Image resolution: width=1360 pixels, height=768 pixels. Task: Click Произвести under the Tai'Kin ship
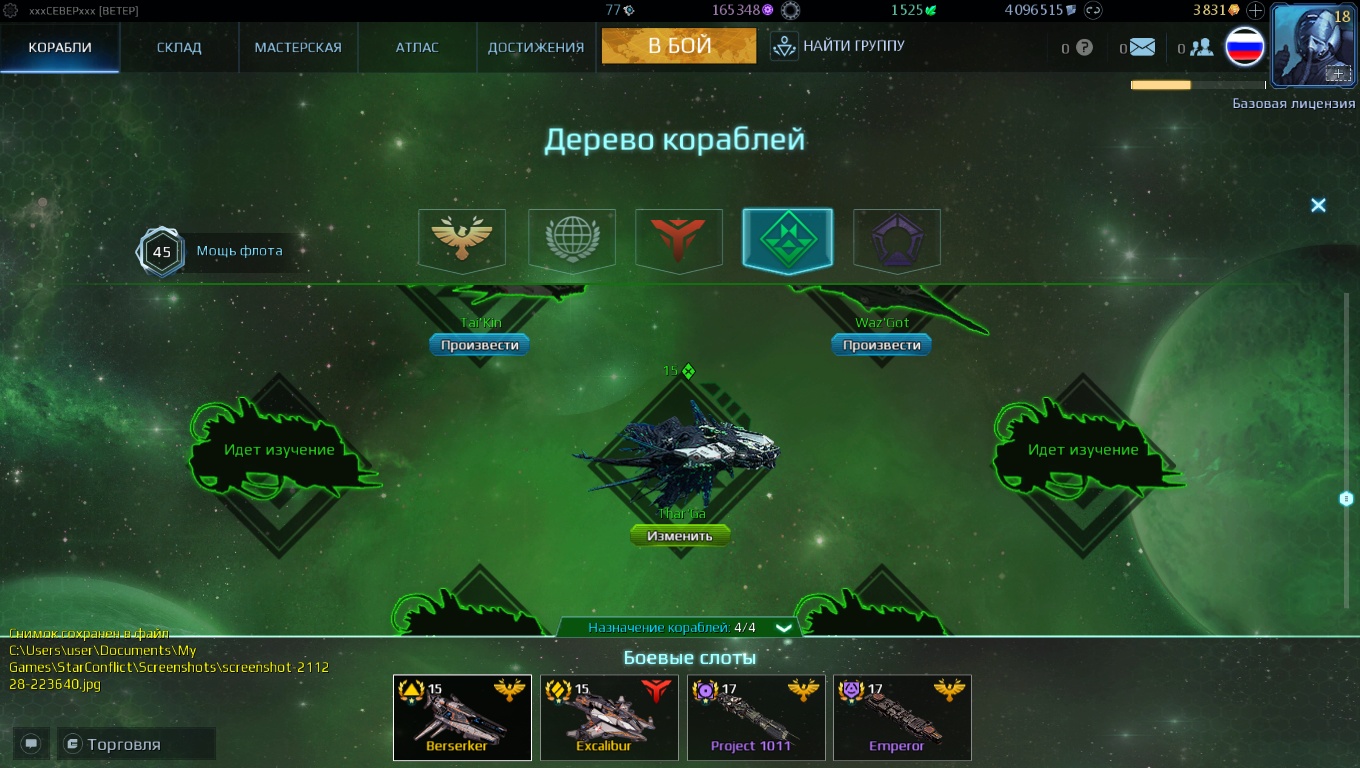point(478,344)
